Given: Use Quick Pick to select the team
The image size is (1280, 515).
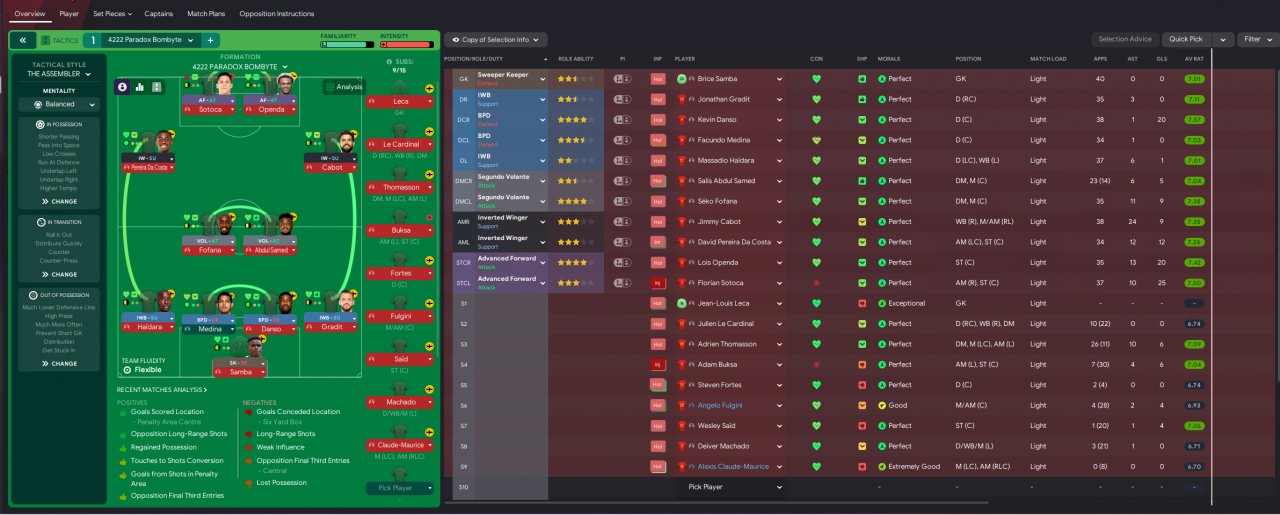Looking at the screenshot, I should pyautogui.click(x=1186, y=39).
